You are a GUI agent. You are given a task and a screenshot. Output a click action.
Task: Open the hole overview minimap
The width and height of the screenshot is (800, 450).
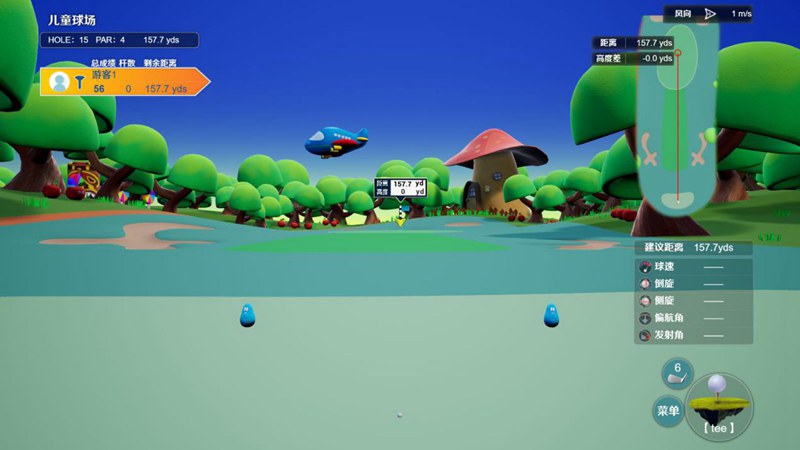coord(678,120)
